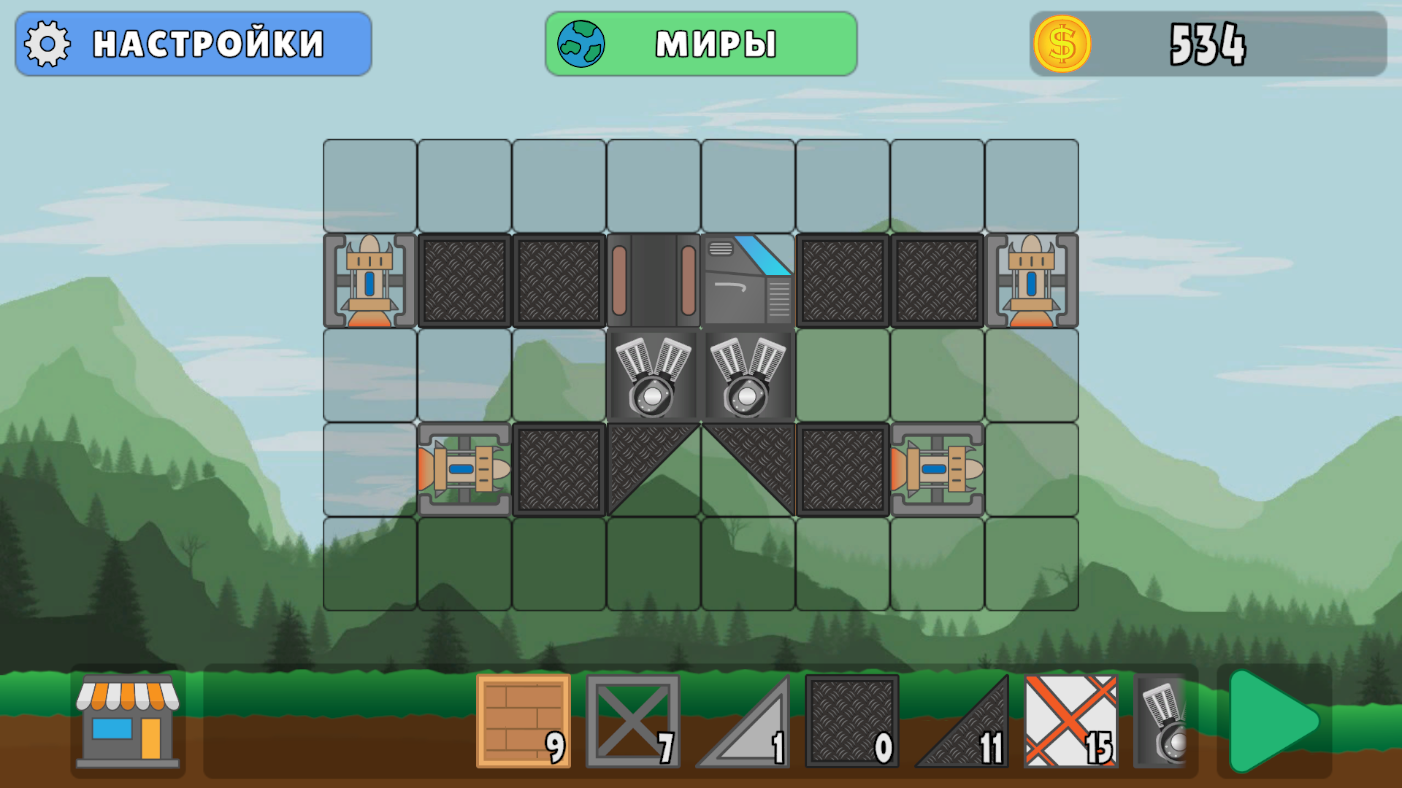
Task: Click the fuel tank block with brown stripes
Action: (x=653, y=280)
